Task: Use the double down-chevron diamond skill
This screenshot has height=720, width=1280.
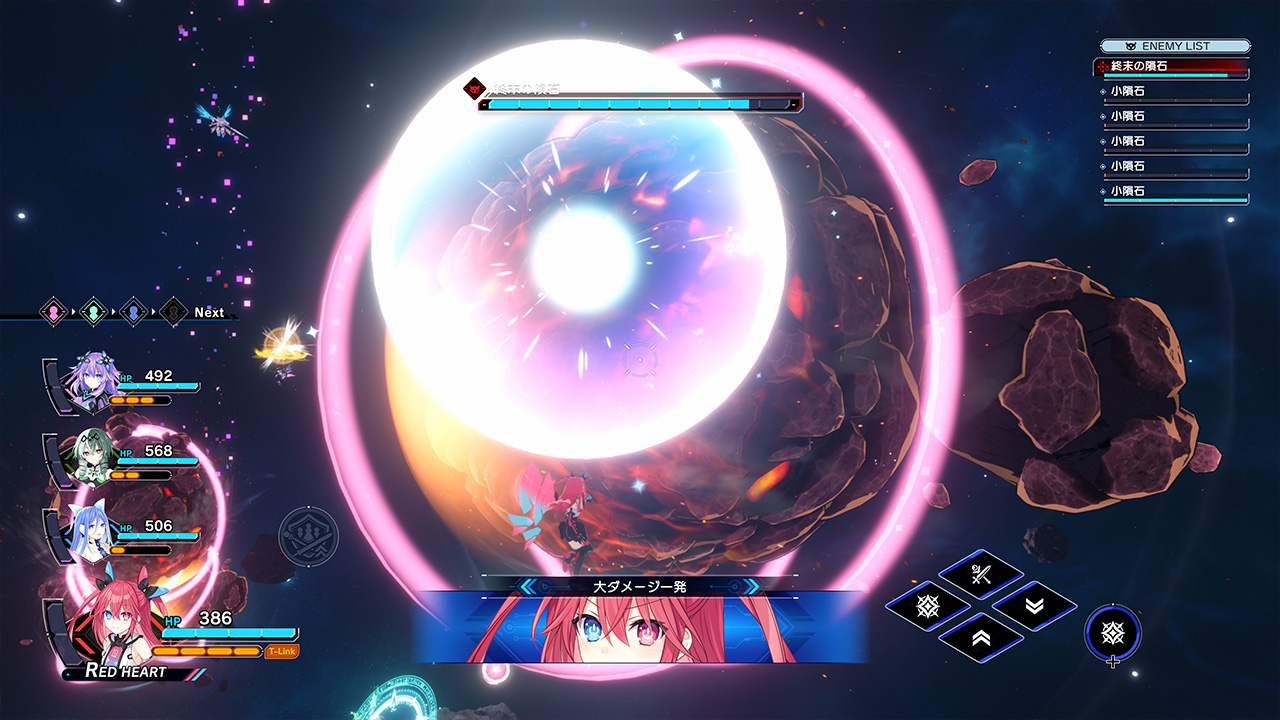Action: click(x=1034, y=605)
